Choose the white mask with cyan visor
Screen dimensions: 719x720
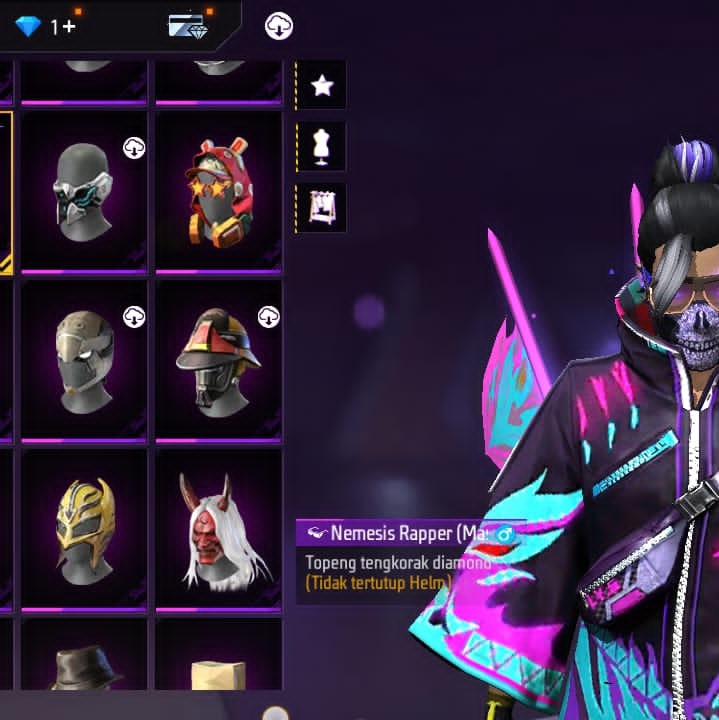(x=83, y=190)
